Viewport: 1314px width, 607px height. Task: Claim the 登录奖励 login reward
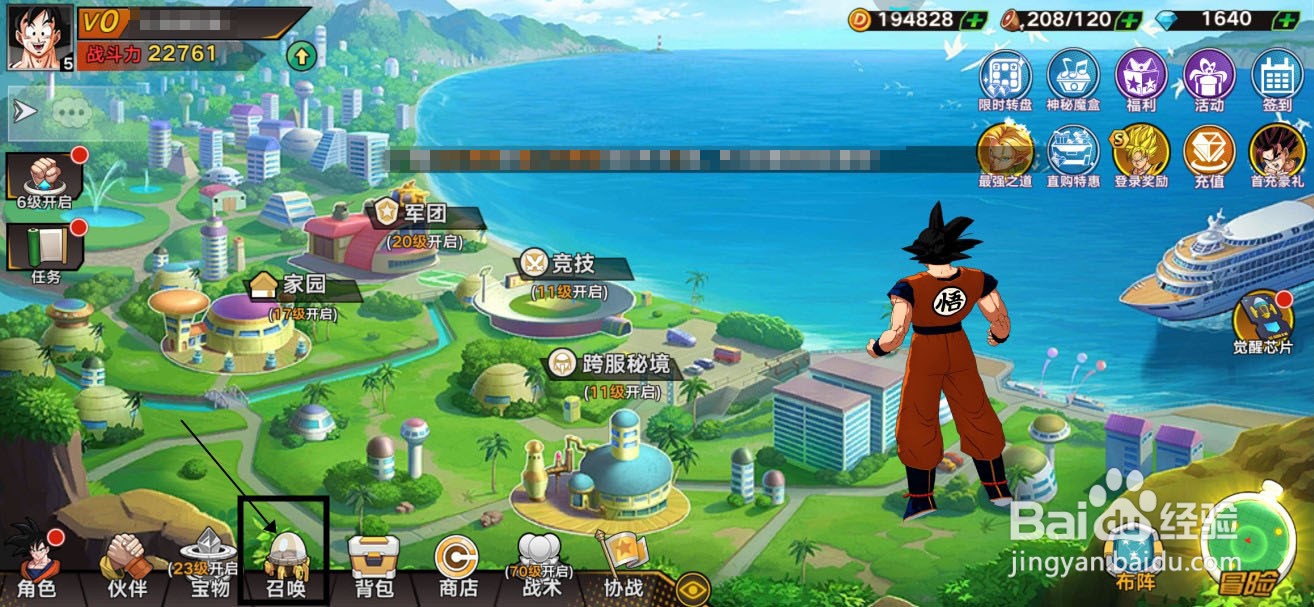[1141, 157]
